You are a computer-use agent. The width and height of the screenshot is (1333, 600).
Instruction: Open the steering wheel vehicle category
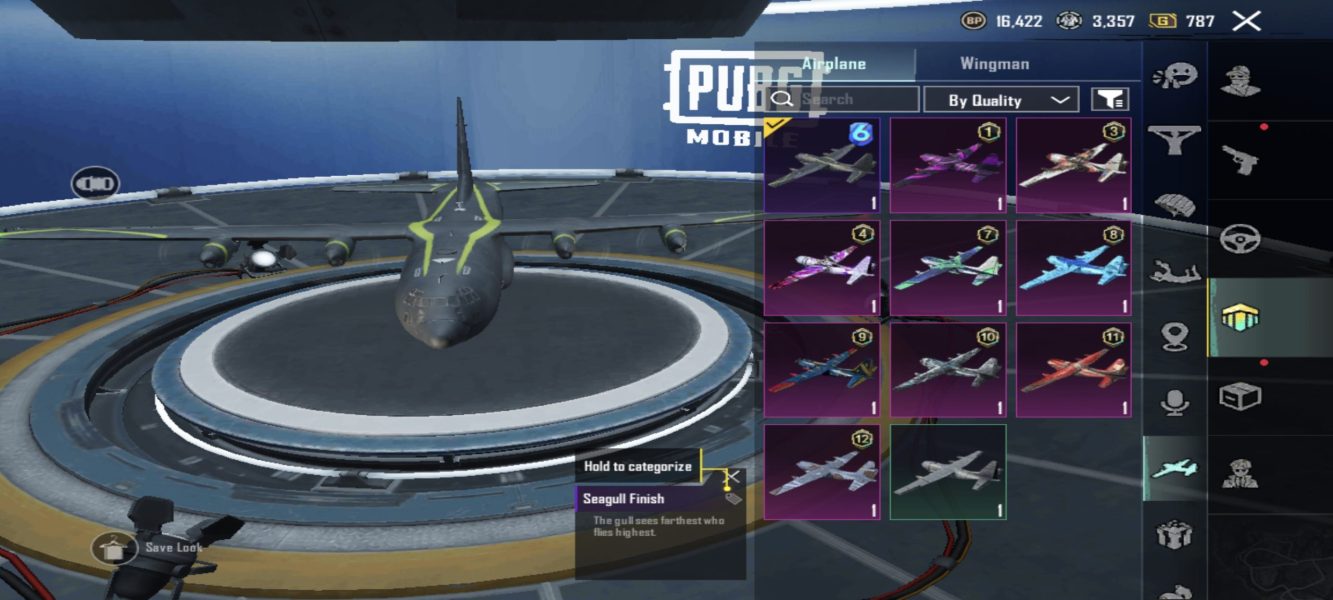(1240, 239)
